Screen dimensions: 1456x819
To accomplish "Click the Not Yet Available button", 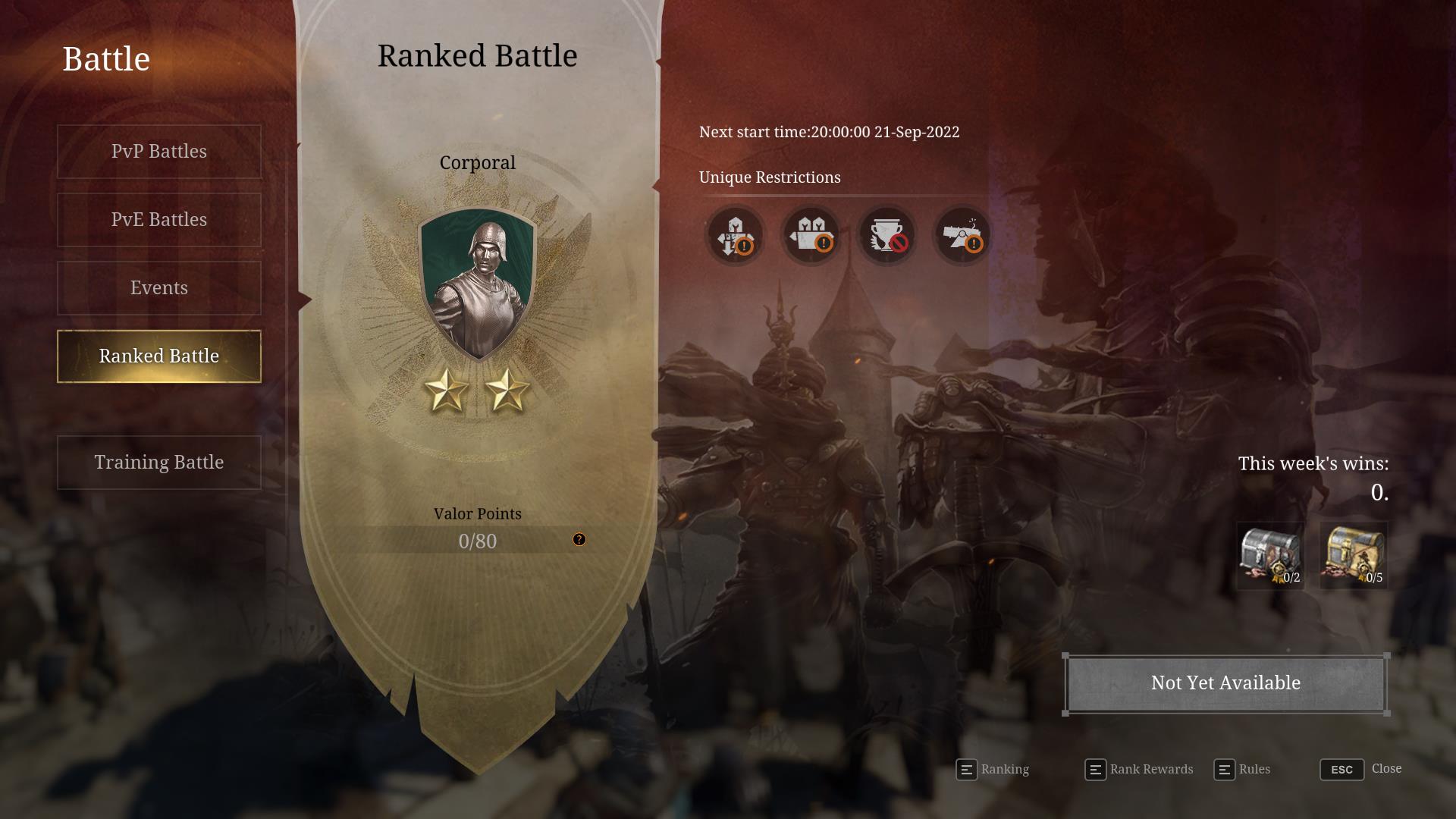I will tap(1225, 683).
